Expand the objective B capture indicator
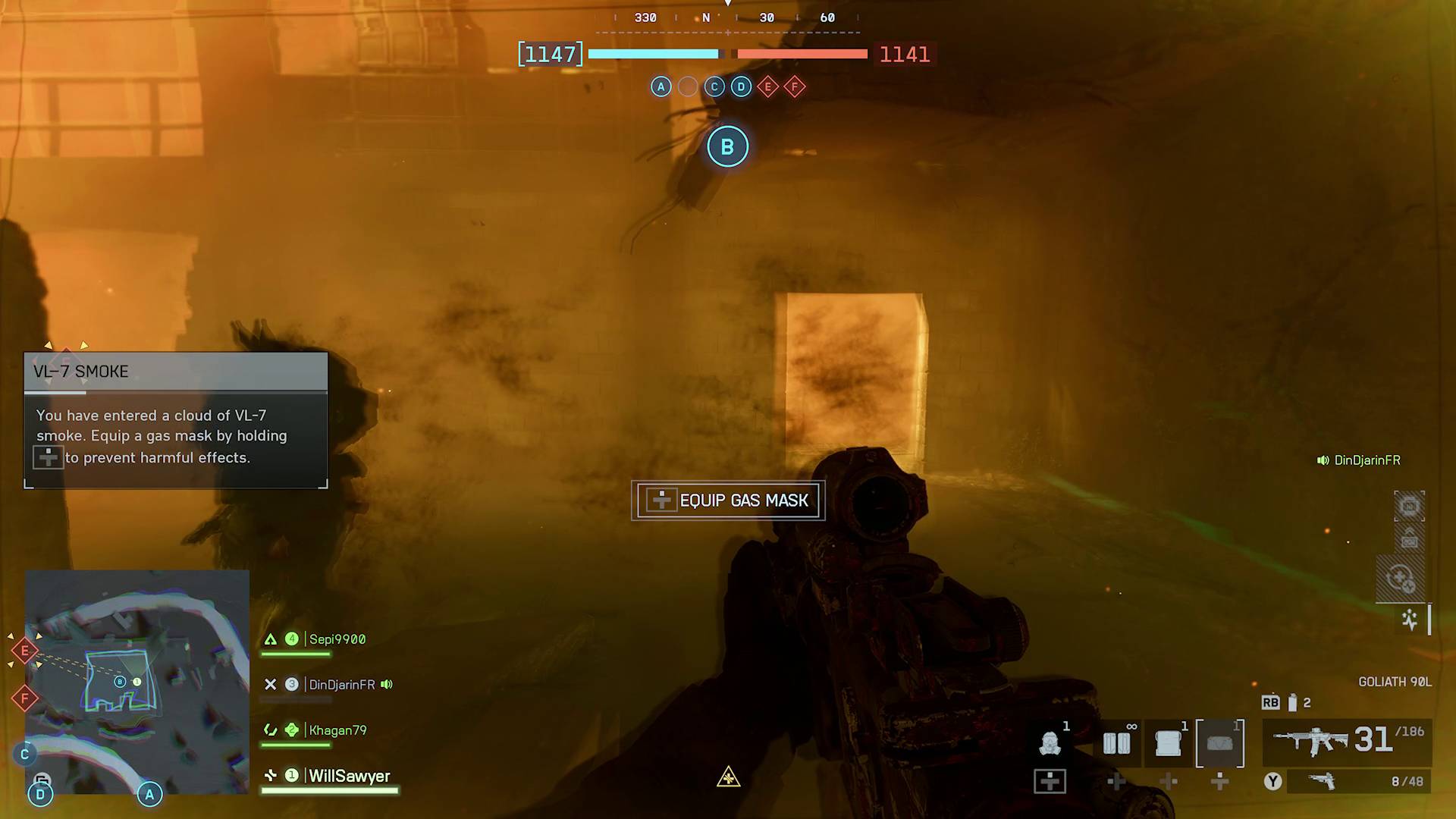Image resolution: width=1456 pixels, height=819 pixels. [727, 146]
